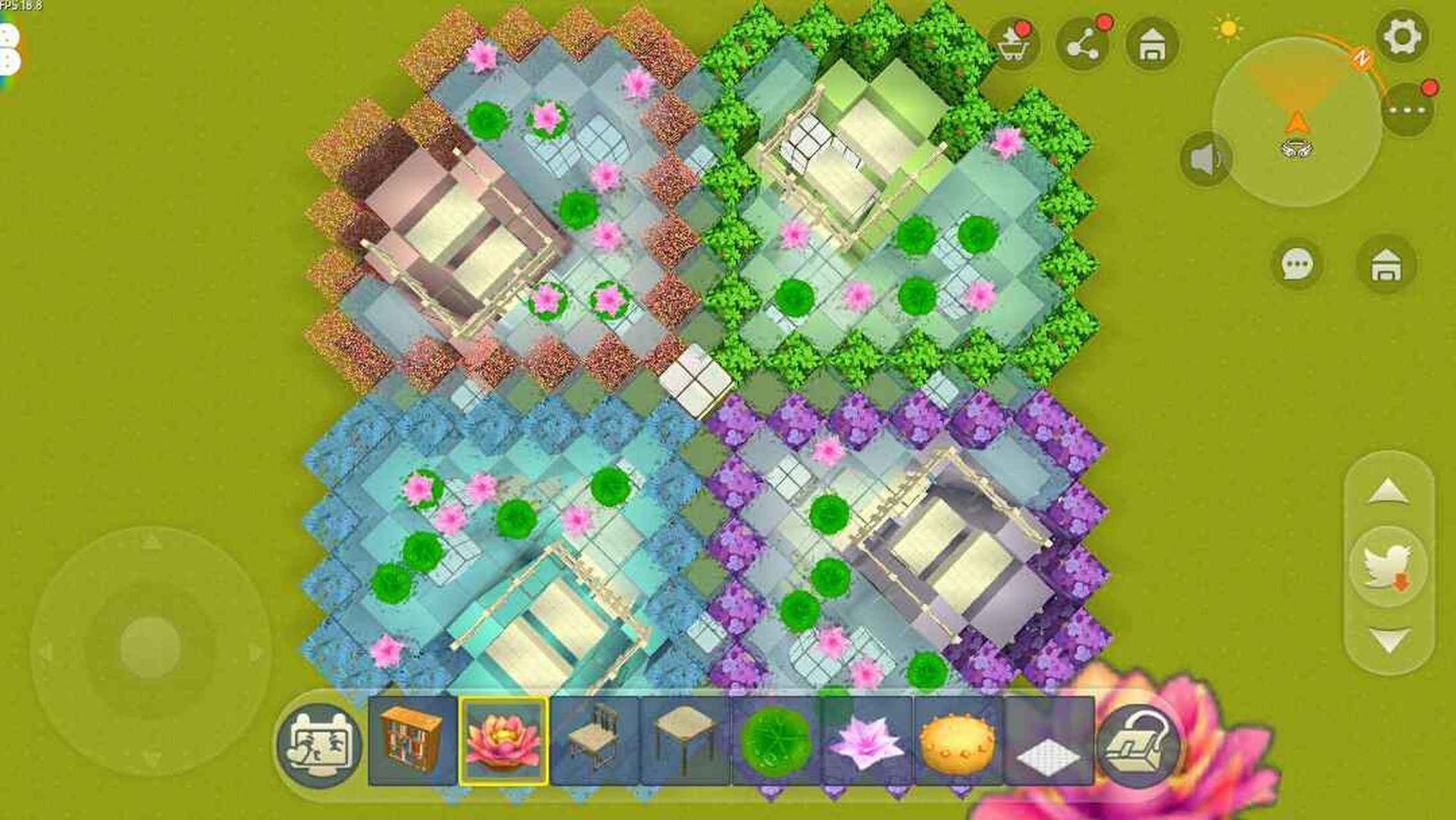Select the red lotus hotbar slot

[x=503, y=741]
